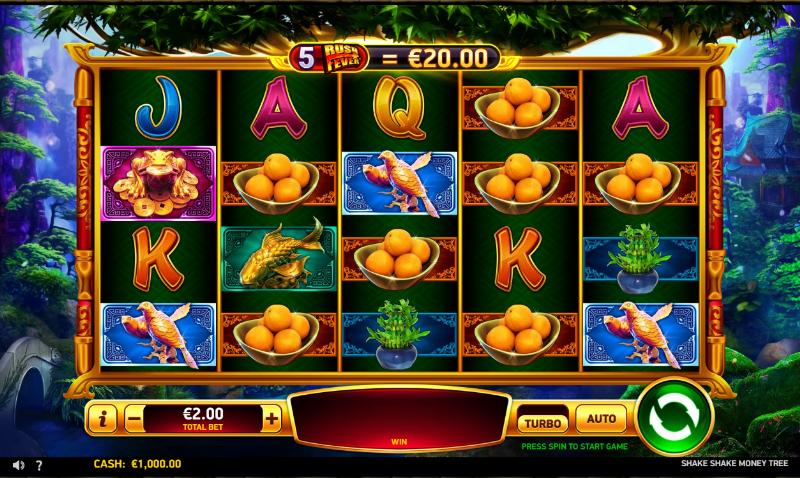This screenshot has width=800, height=478.
Task: Open the Auto spin options
Action: click(x=600, y=418)
